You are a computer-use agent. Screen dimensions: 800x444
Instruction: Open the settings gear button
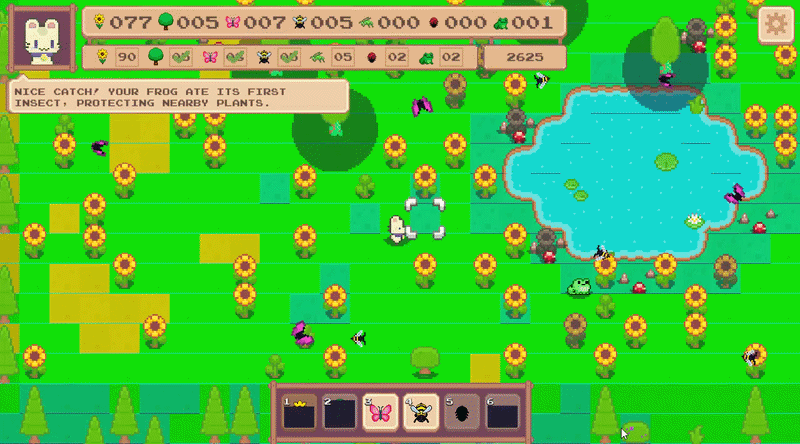coord(776,26)
